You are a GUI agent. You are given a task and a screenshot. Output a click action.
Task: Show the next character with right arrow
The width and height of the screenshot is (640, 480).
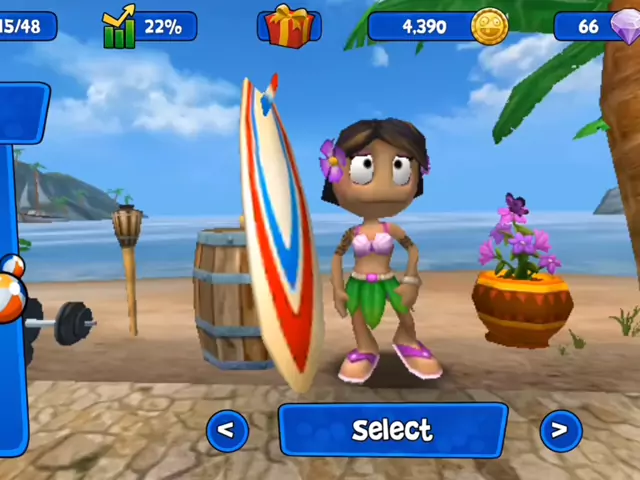(x=560, y=430)
